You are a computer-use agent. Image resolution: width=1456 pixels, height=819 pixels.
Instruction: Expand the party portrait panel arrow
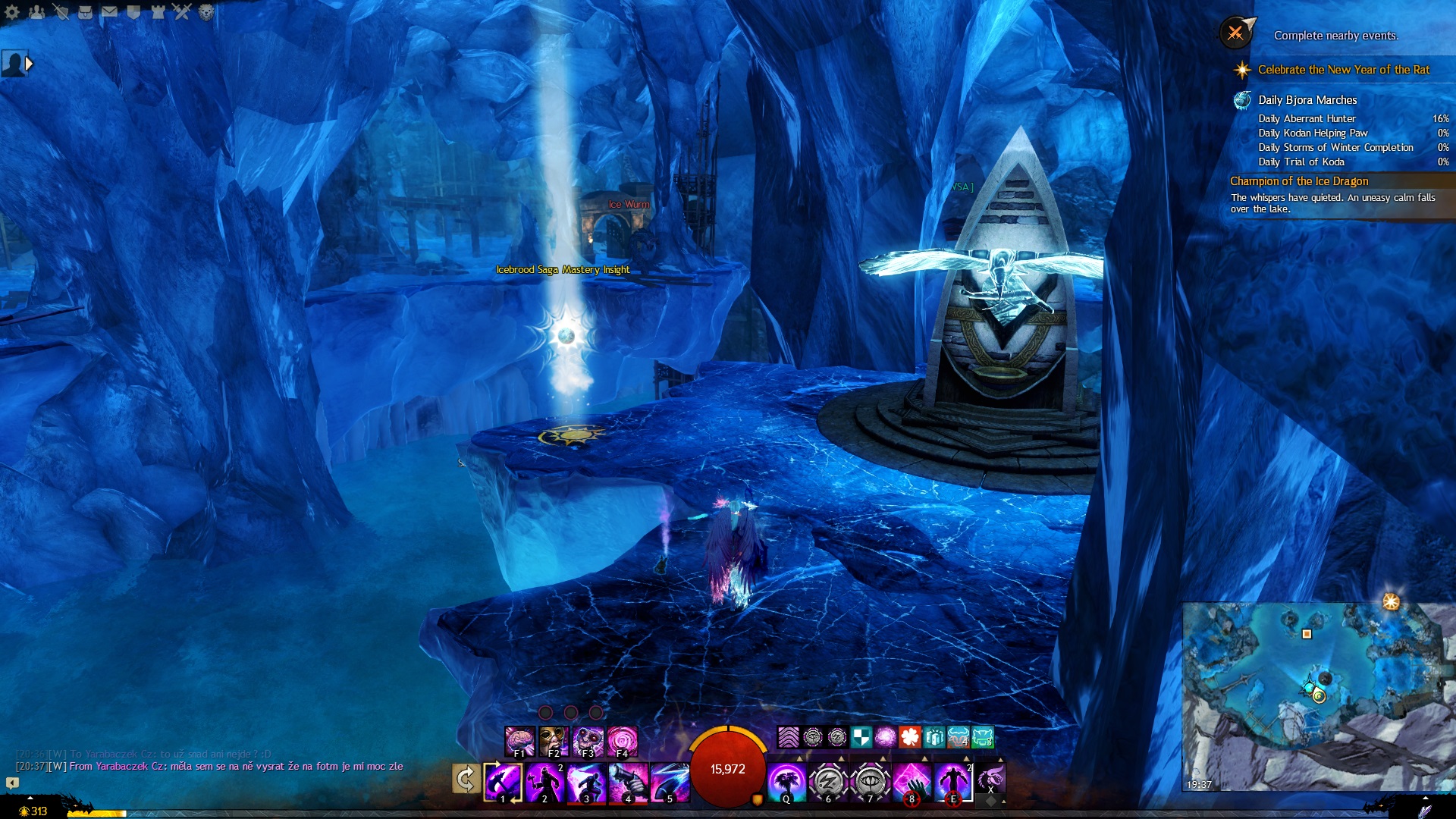(x=29, y=64)
